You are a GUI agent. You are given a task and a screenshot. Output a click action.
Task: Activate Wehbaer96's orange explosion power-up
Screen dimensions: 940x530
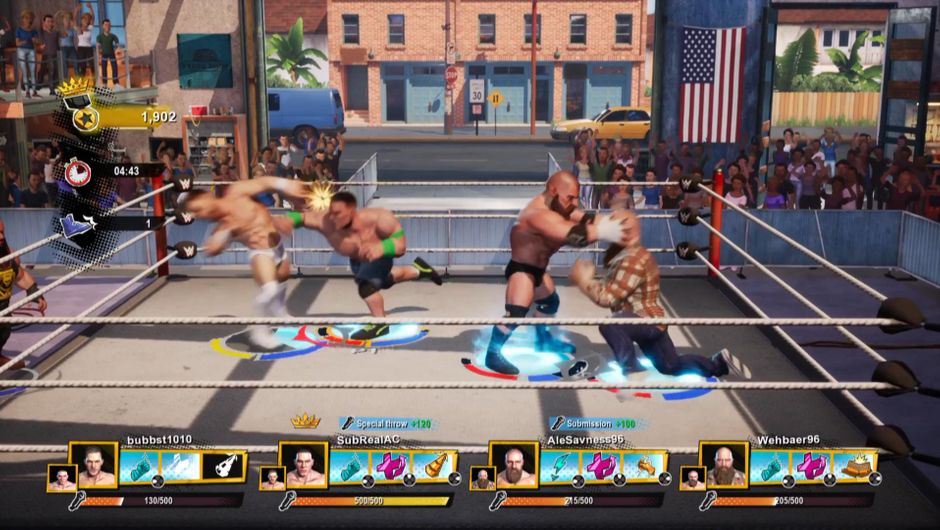tap(856, 466)
